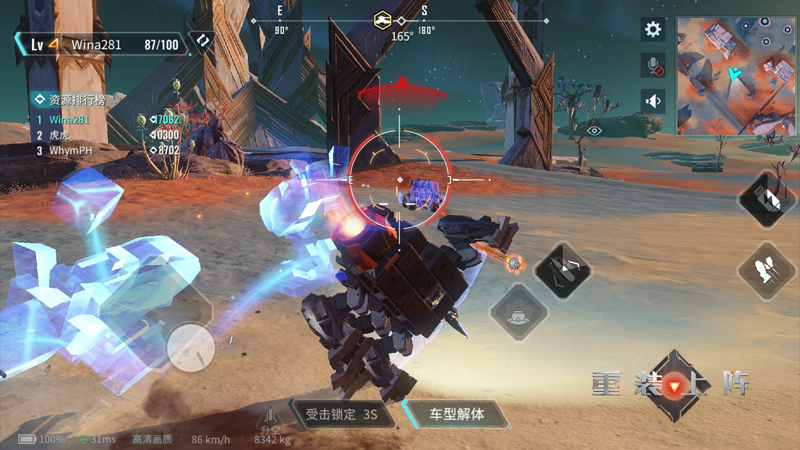Viewport: 800px width, 450px height.
Task: Toggle the muted microphone
Action: tap(653, 66)
